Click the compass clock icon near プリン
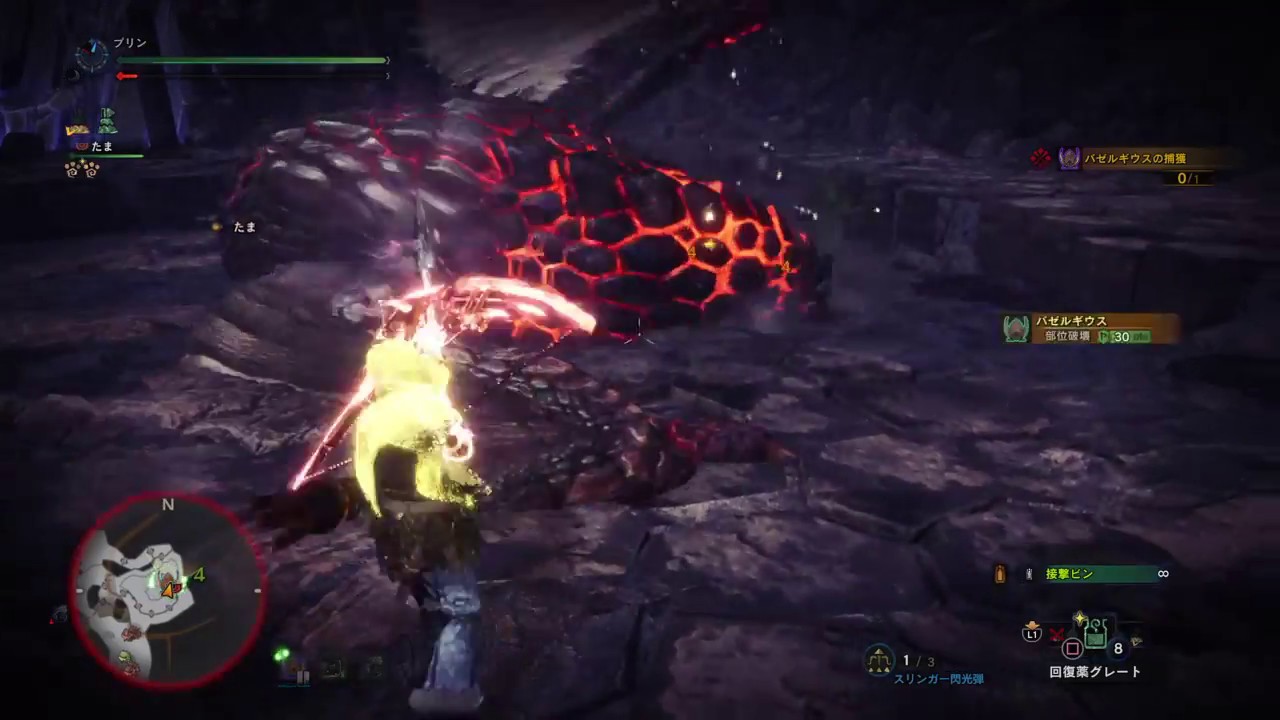 click(x=91, y=55)
